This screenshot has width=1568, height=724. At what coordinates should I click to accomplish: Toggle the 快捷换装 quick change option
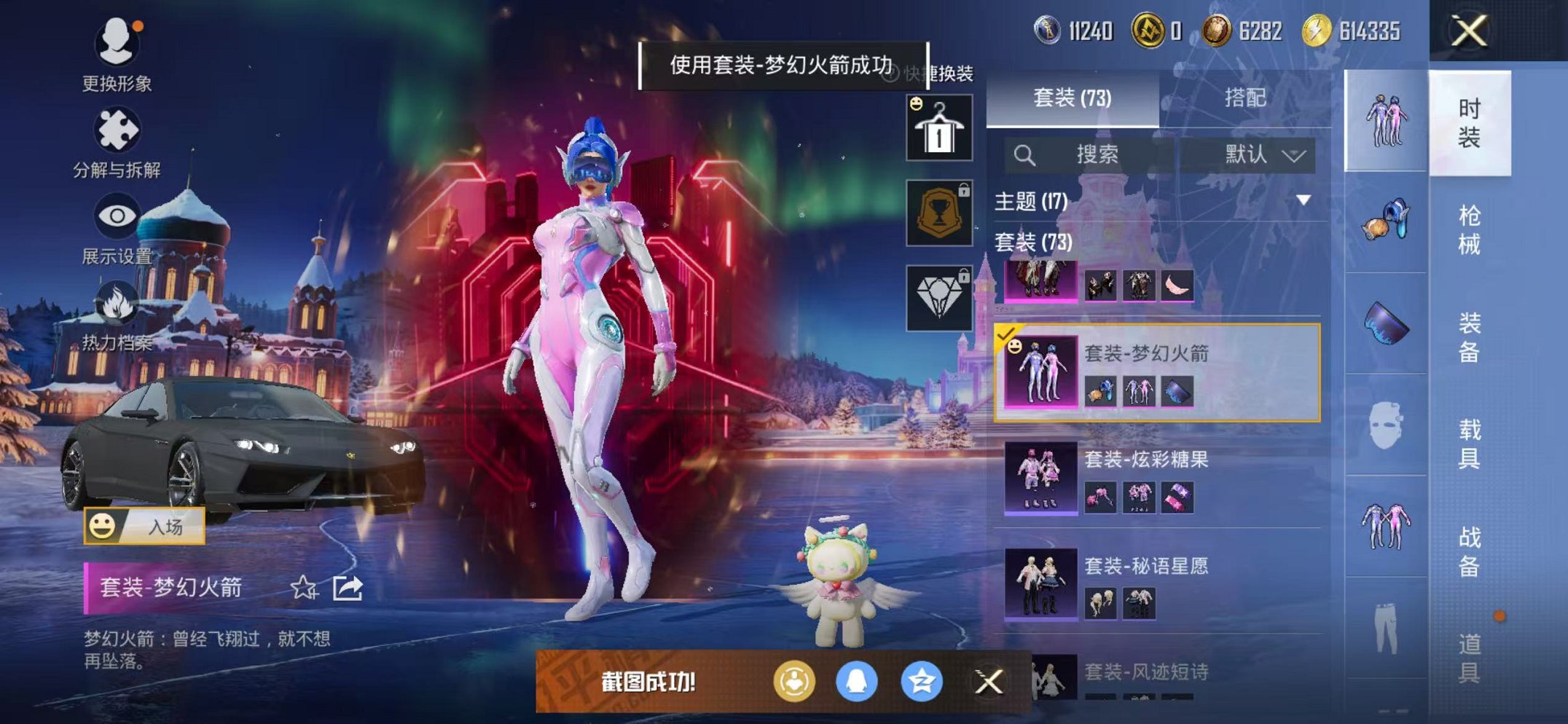click(x=938, y=73)
